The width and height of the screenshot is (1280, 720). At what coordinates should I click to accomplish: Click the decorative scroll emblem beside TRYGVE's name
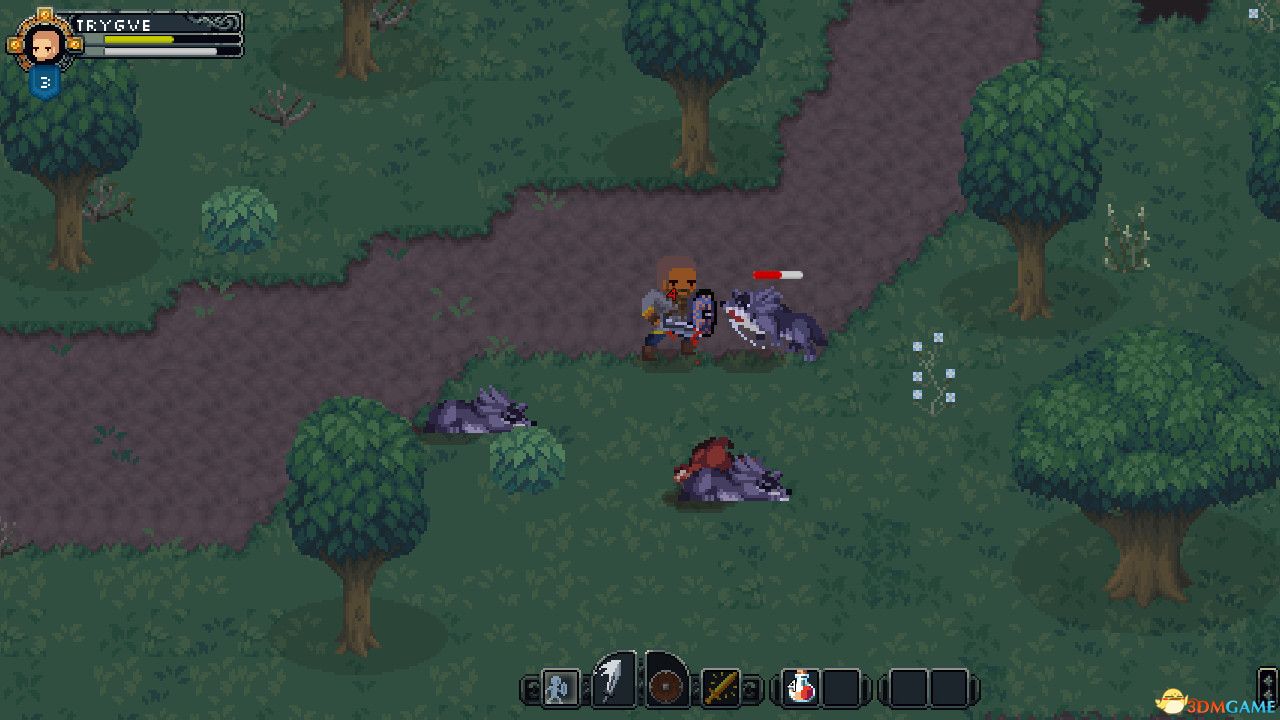click(x=213, y=23)
